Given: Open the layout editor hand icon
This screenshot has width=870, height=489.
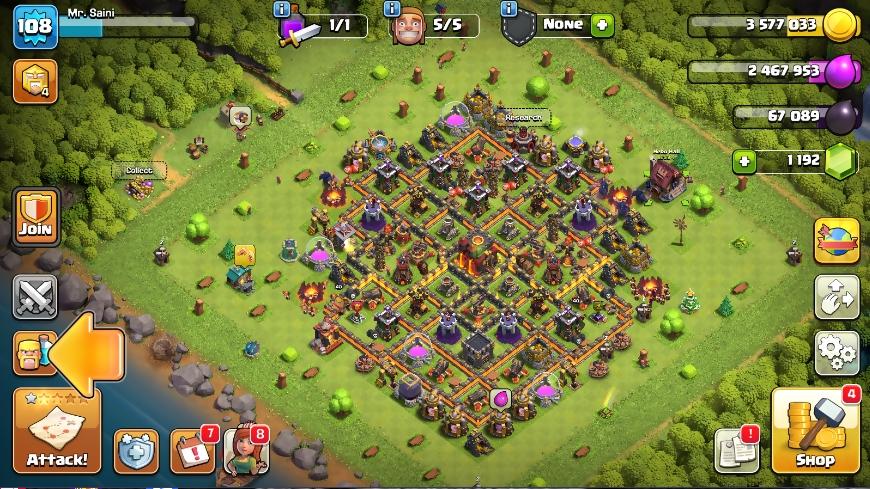Looking at the screenshot, I should pyautogui.click(x=836, y=297).
